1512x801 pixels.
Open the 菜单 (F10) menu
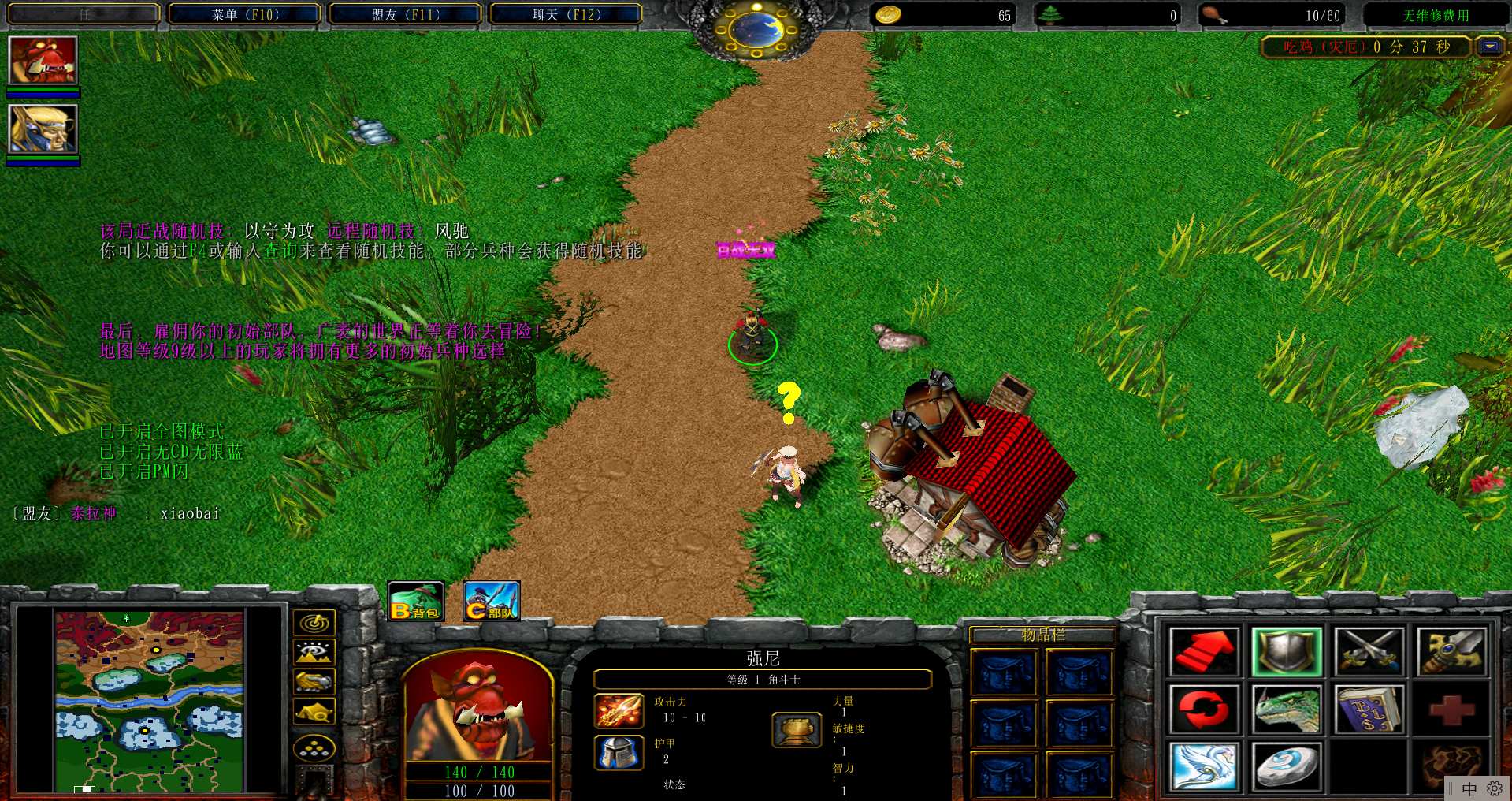tap(244, 14)
